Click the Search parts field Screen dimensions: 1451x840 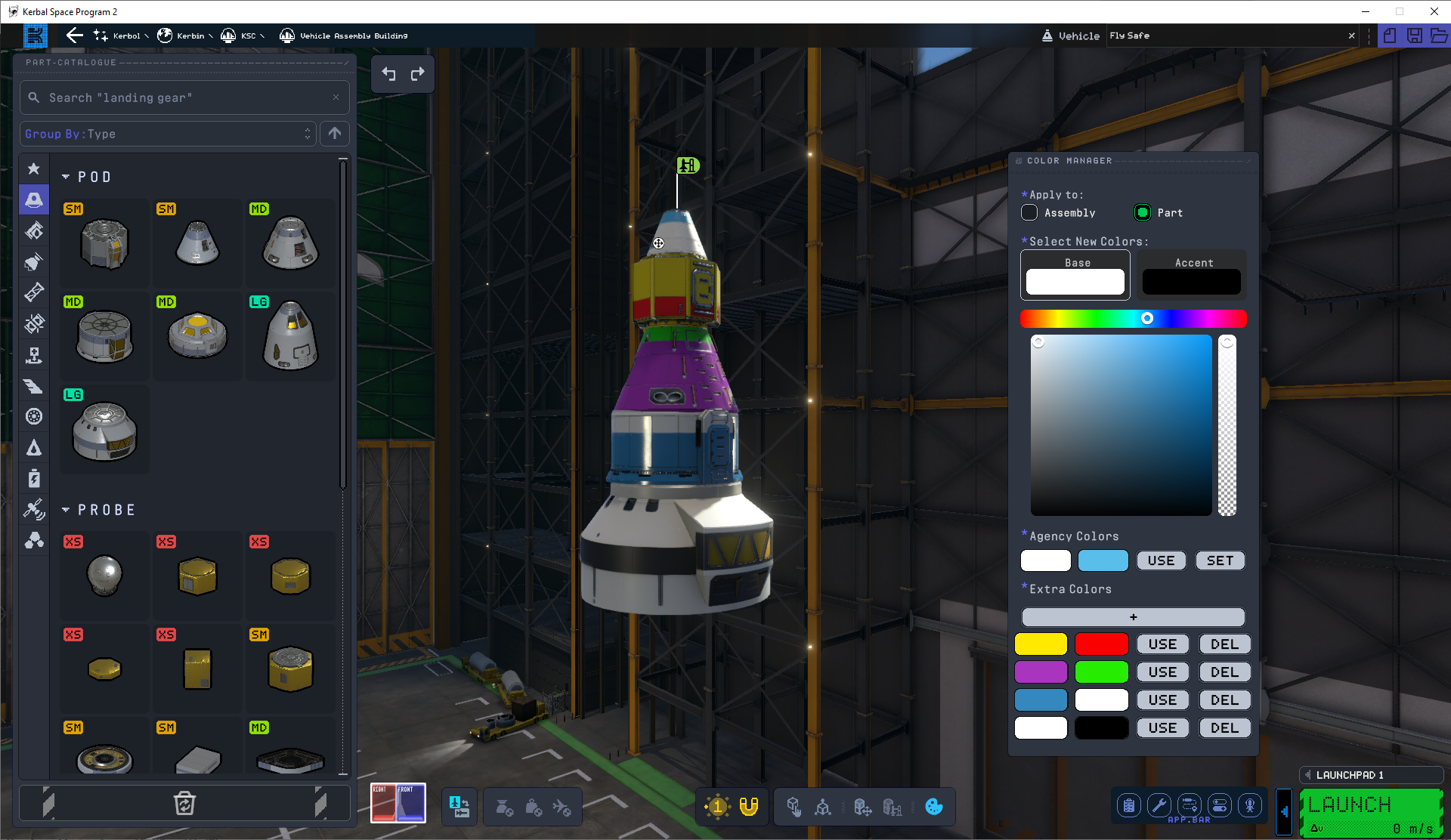click(184, 97)
